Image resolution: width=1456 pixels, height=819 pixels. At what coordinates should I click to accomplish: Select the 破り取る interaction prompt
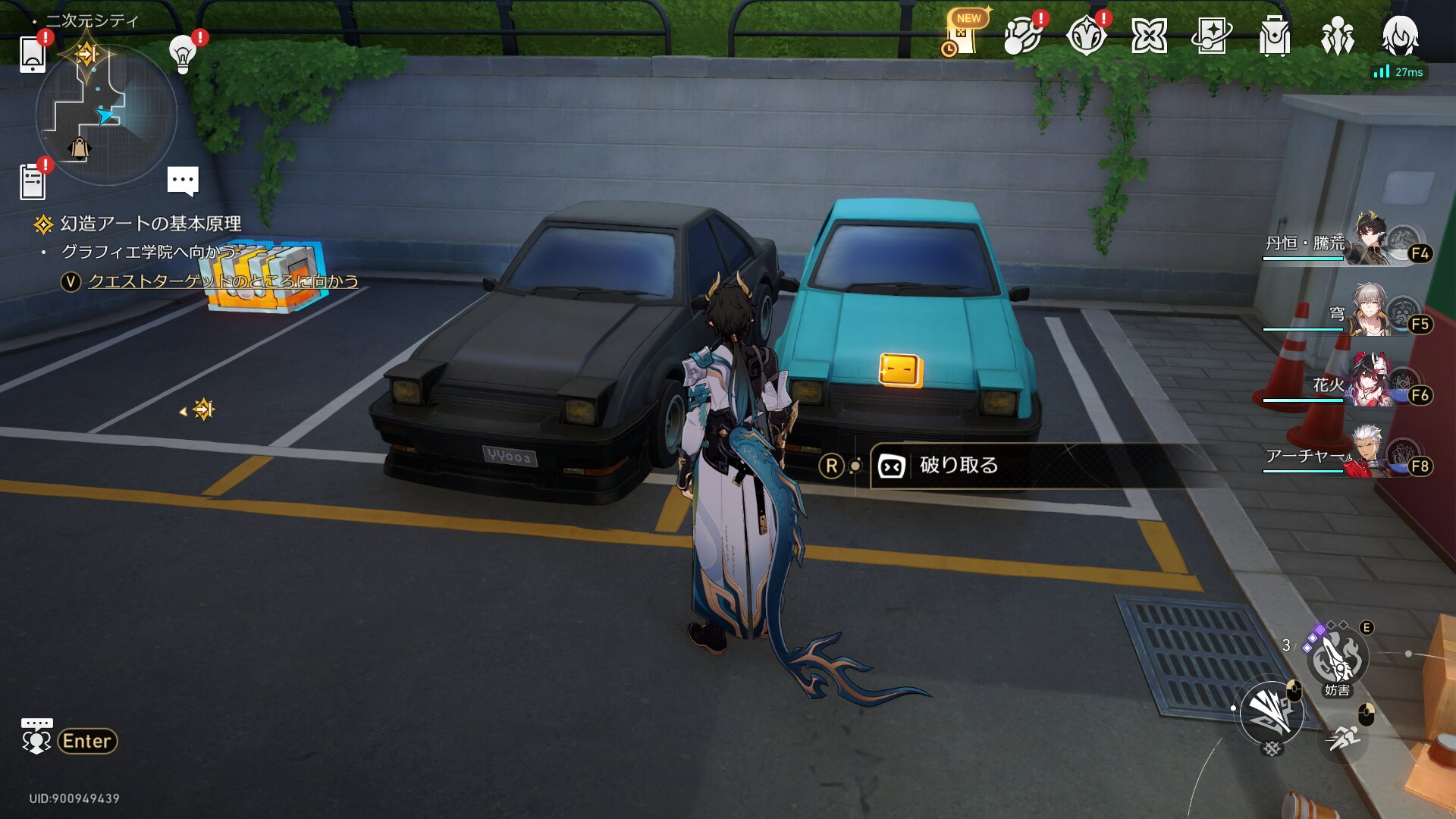[959, 466]
